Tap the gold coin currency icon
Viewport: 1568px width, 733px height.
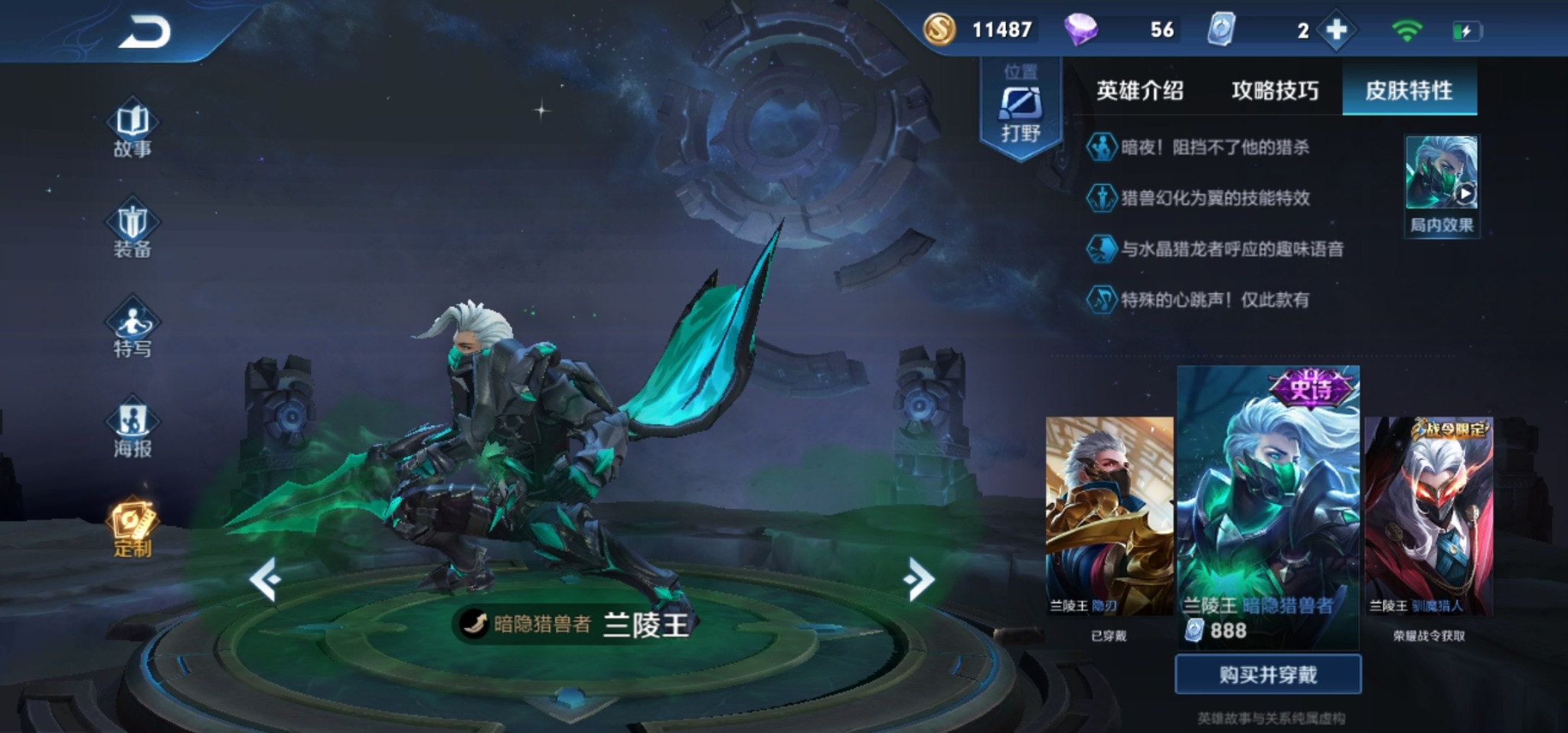[939, 30]
